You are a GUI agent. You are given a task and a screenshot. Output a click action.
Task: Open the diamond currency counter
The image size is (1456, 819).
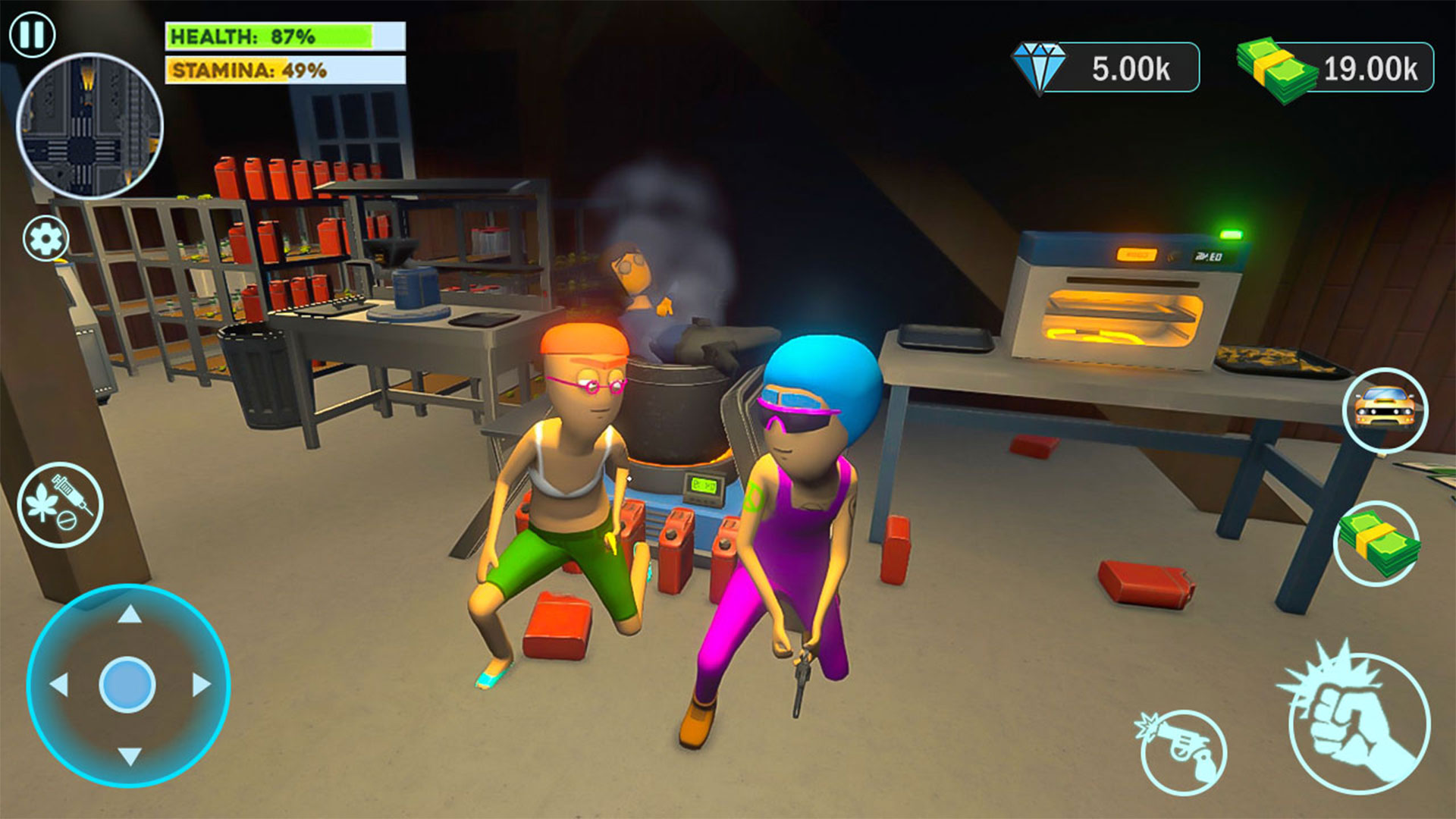click(x=1106, y=68)
